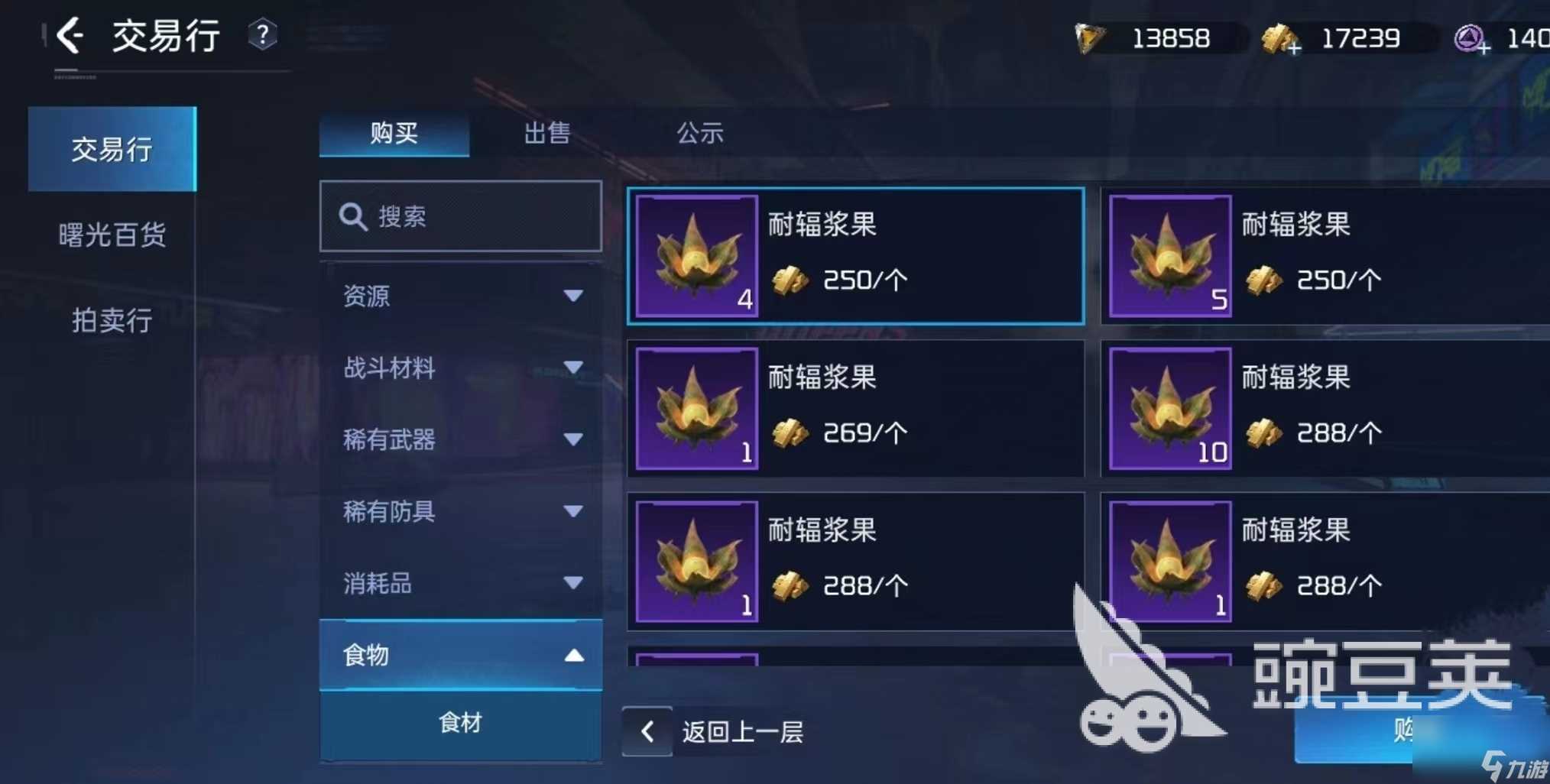Expand the 战斗材料 category

pos(459,368)
